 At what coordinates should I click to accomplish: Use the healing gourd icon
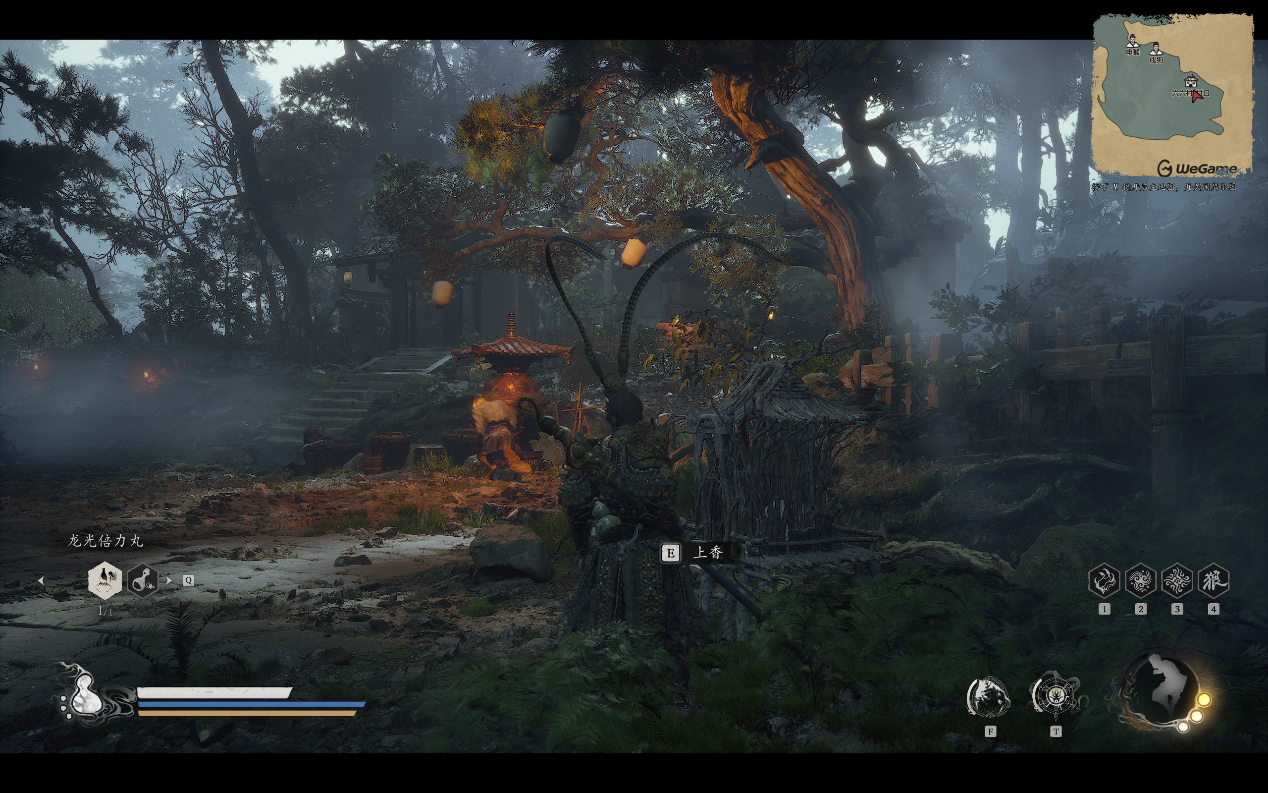[83, 695]
